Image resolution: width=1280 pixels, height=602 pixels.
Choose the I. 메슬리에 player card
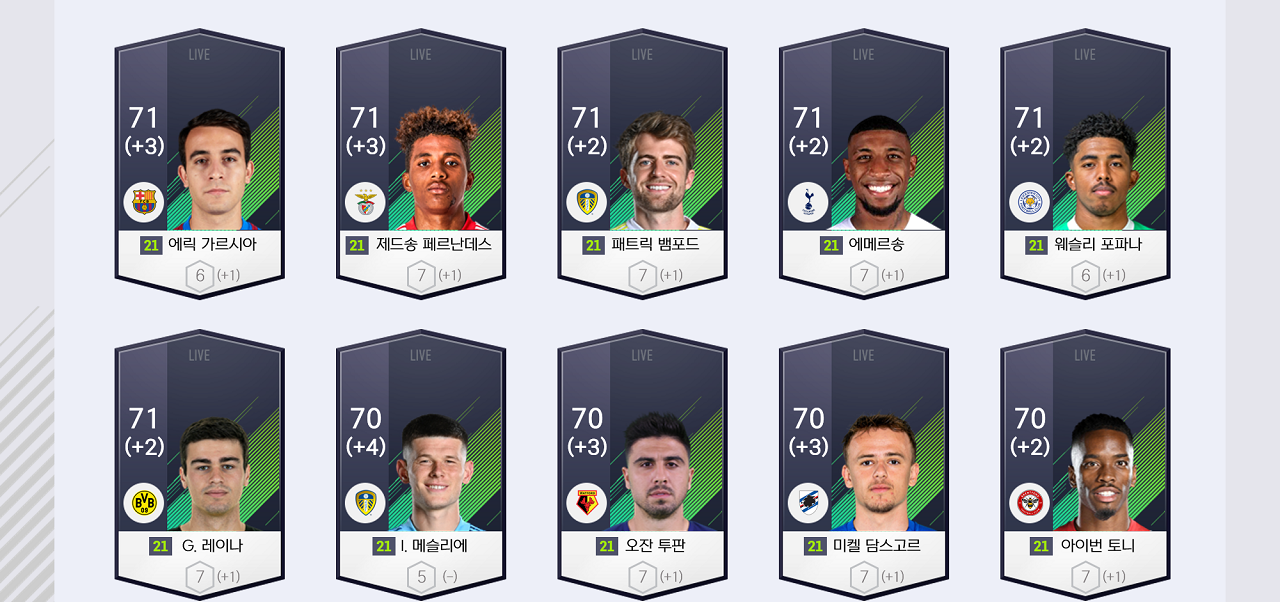pyautogui.click(x=421, y=465)
